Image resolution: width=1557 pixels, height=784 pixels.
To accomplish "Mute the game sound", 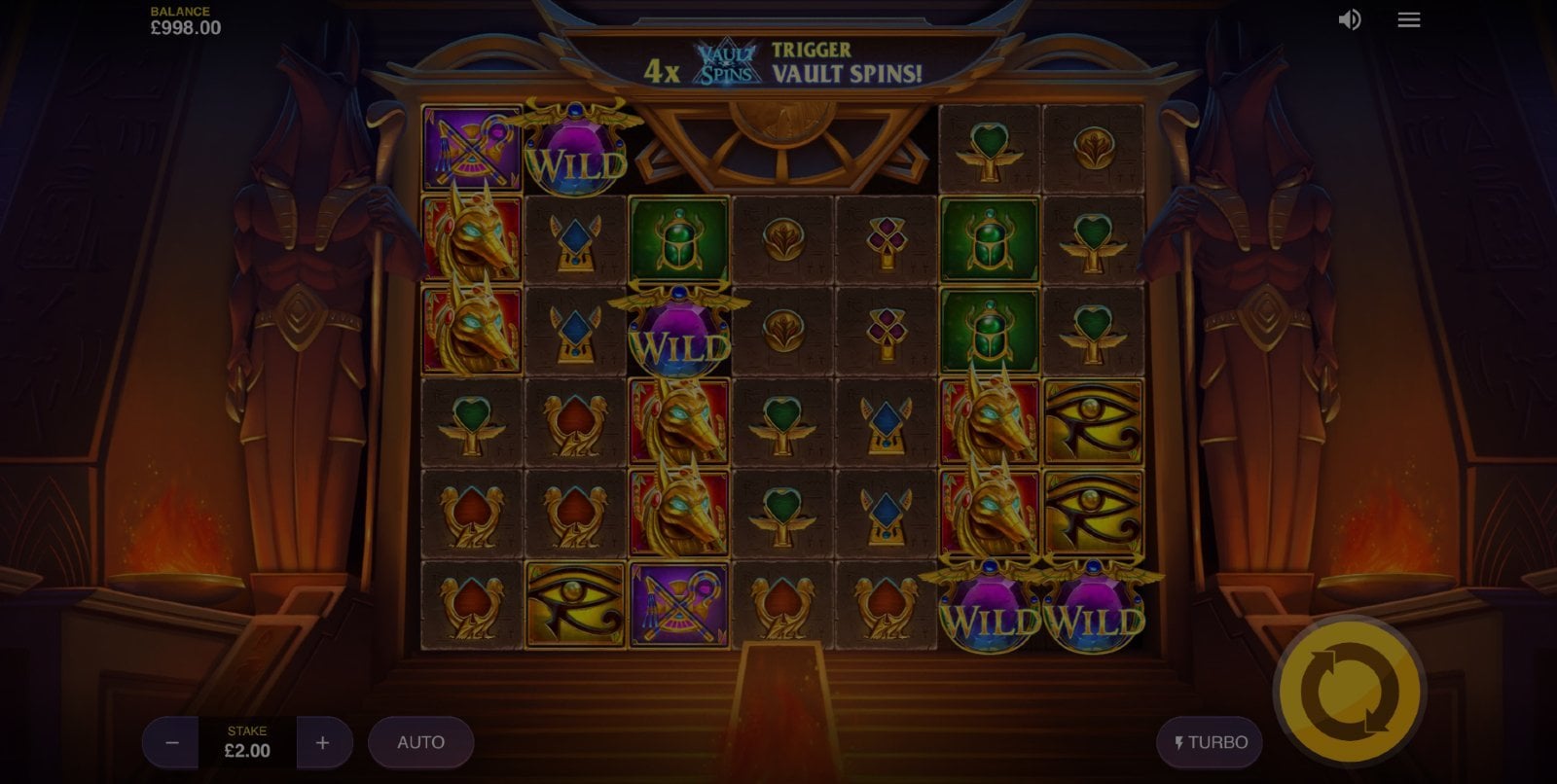I will click(1350, 20).
